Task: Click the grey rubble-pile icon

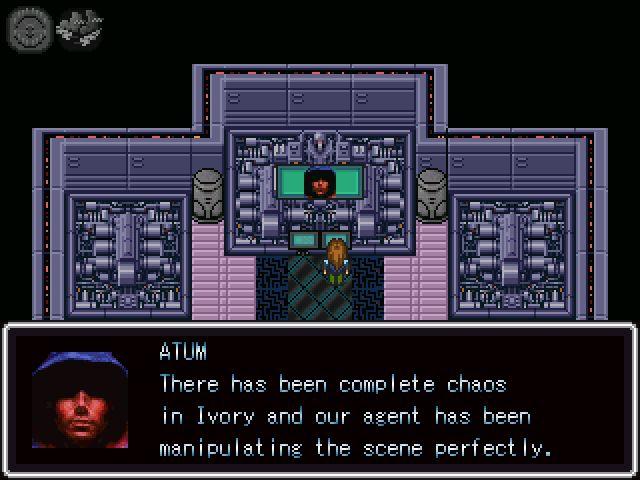Action: [76, 28]
